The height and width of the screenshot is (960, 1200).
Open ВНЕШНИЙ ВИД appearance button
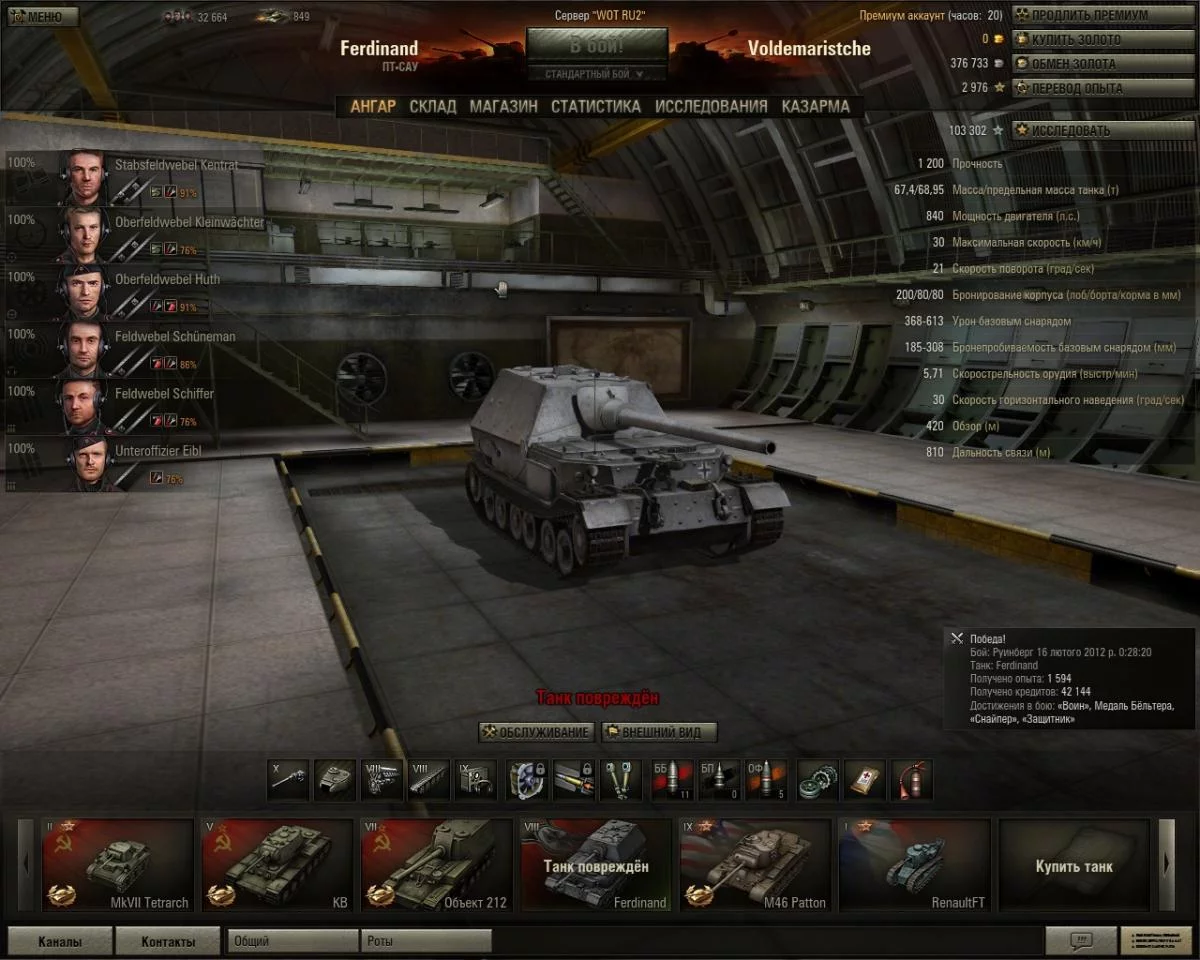coord(660,732)
